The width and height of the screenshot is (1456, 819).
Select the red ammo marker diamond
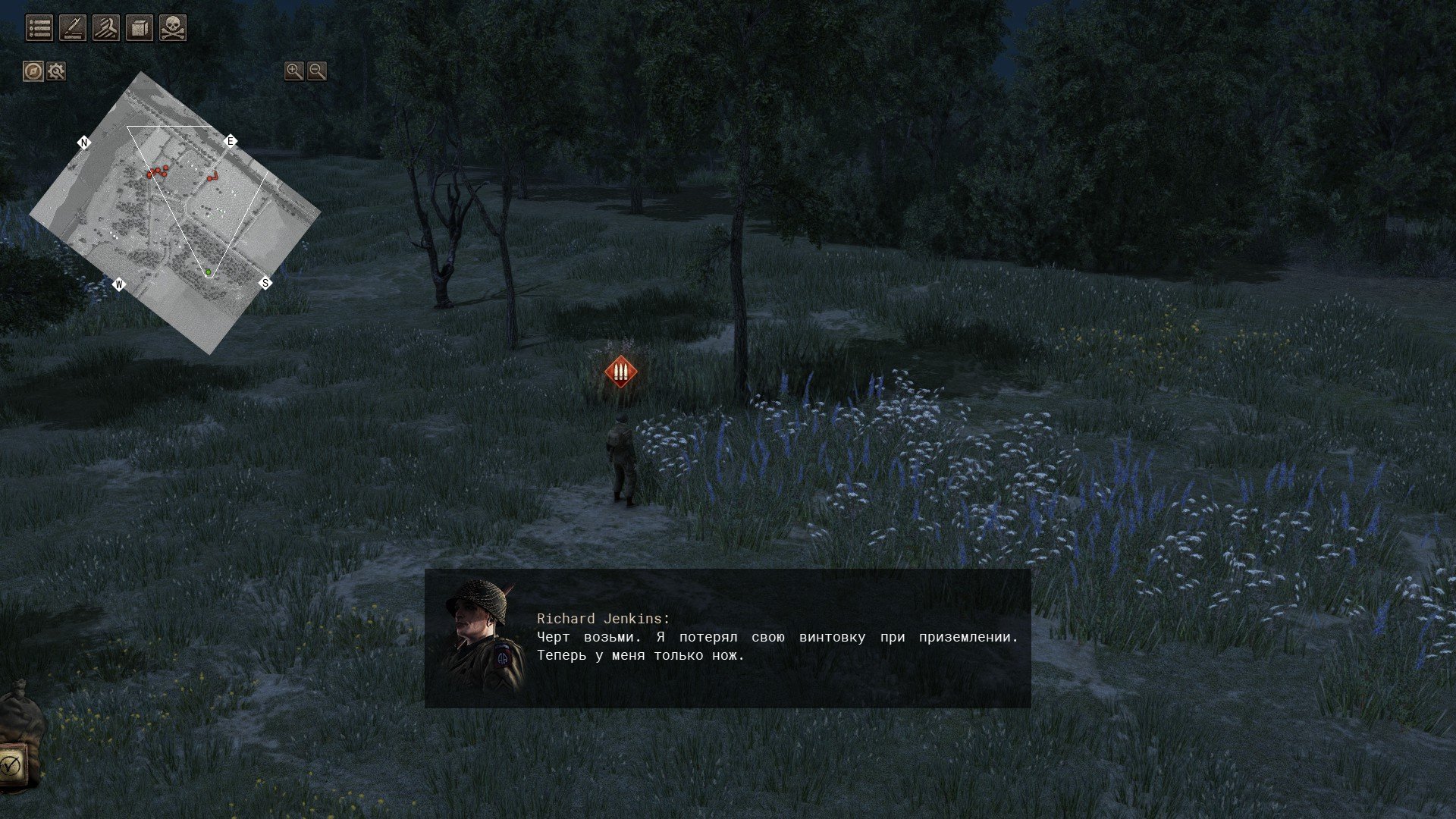pyautogui.click(x=621, y=372)
